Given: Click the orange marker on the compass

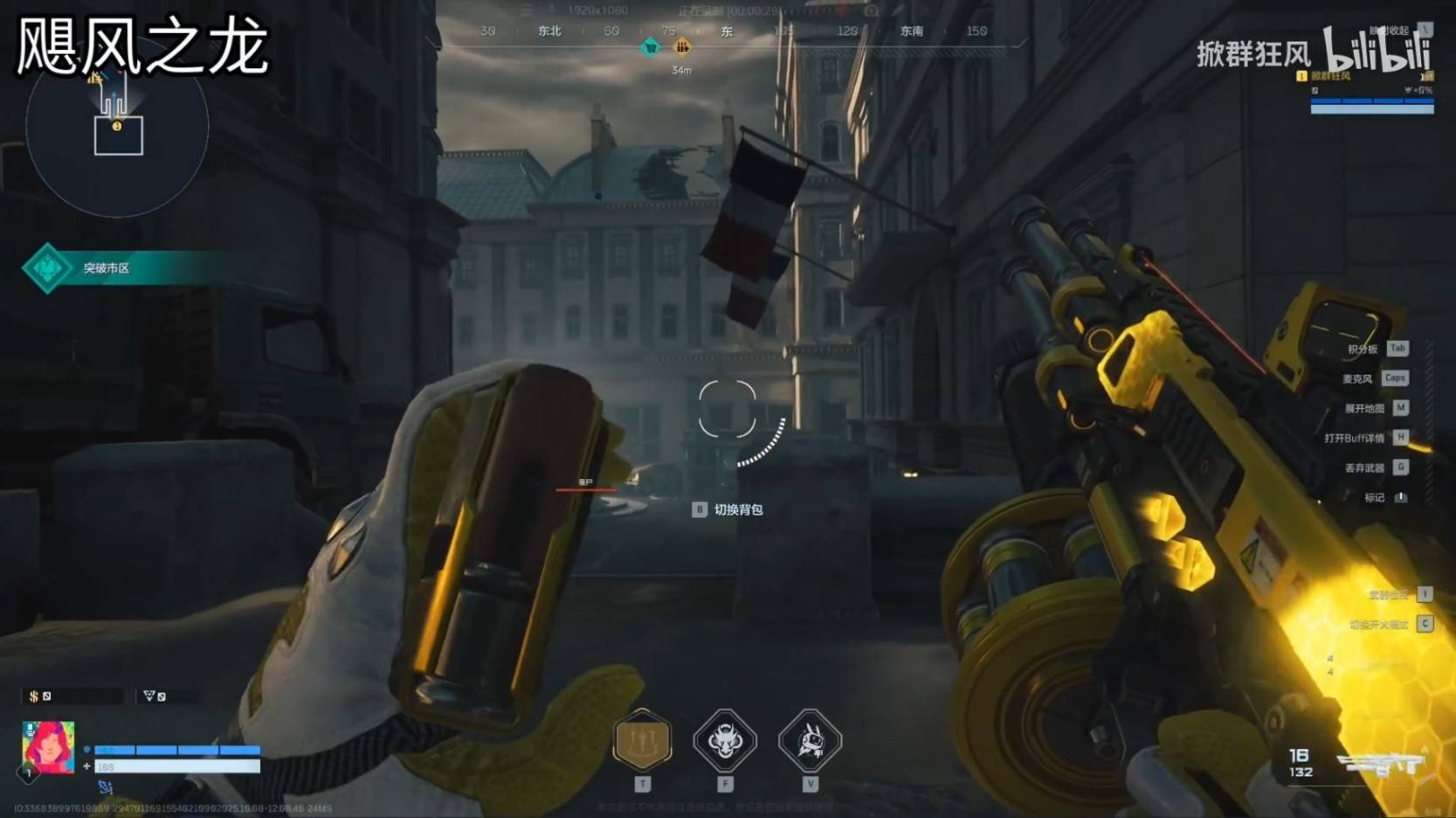Looking at the screenshot, I should tap(682, 46).
